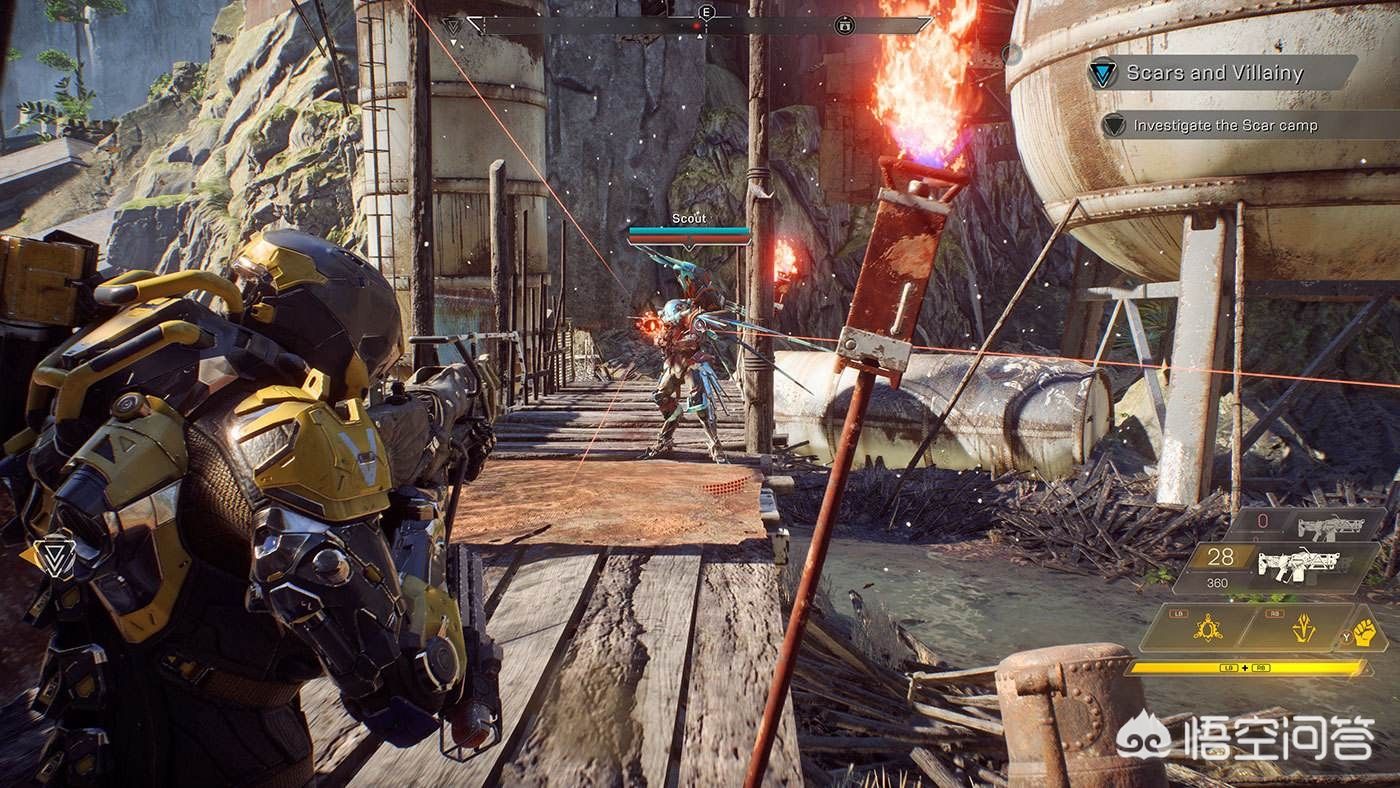Open the Scars and Villainy quest tracker
The height and width of the screenshot is (788, 1400).
(1215, 73)
